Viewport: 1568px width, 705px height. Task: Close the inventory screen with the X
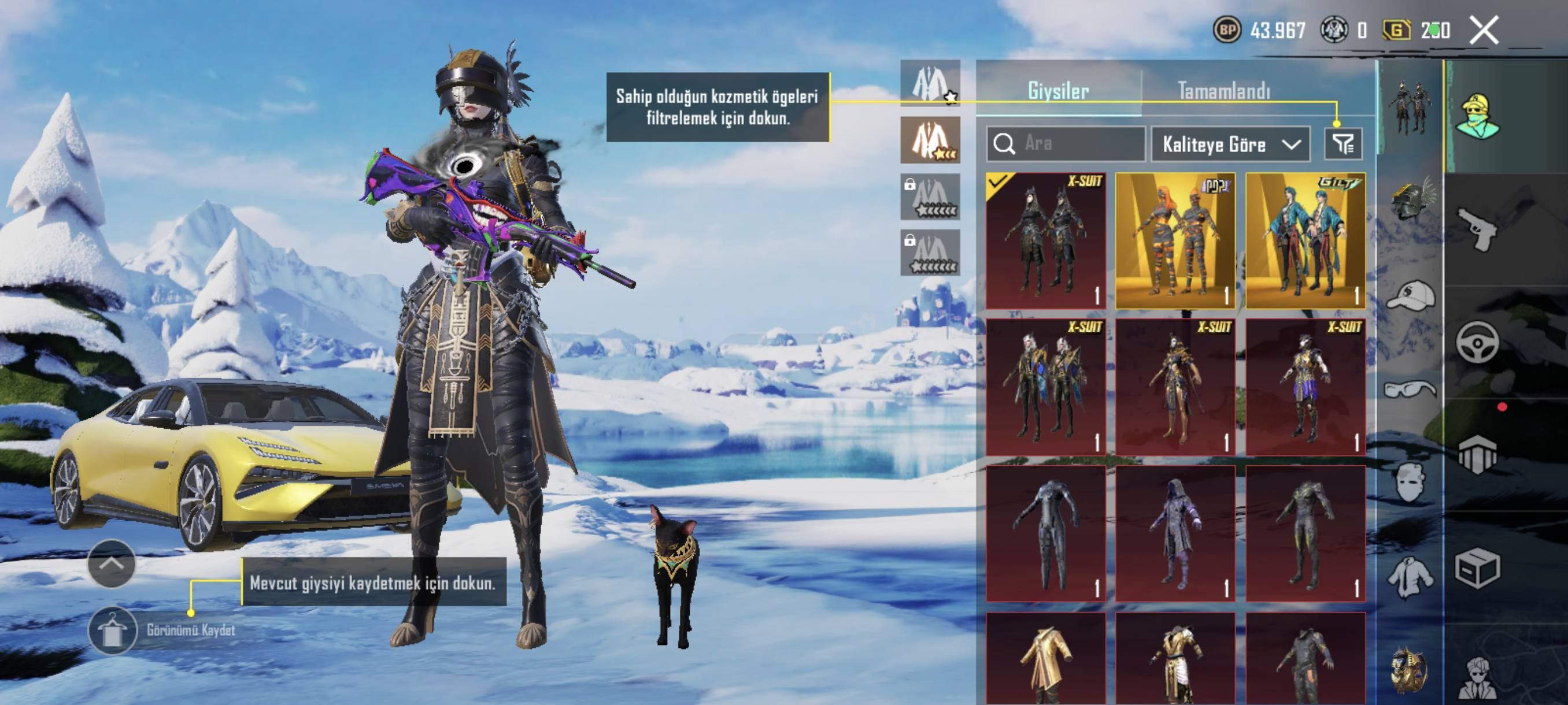1484,31
